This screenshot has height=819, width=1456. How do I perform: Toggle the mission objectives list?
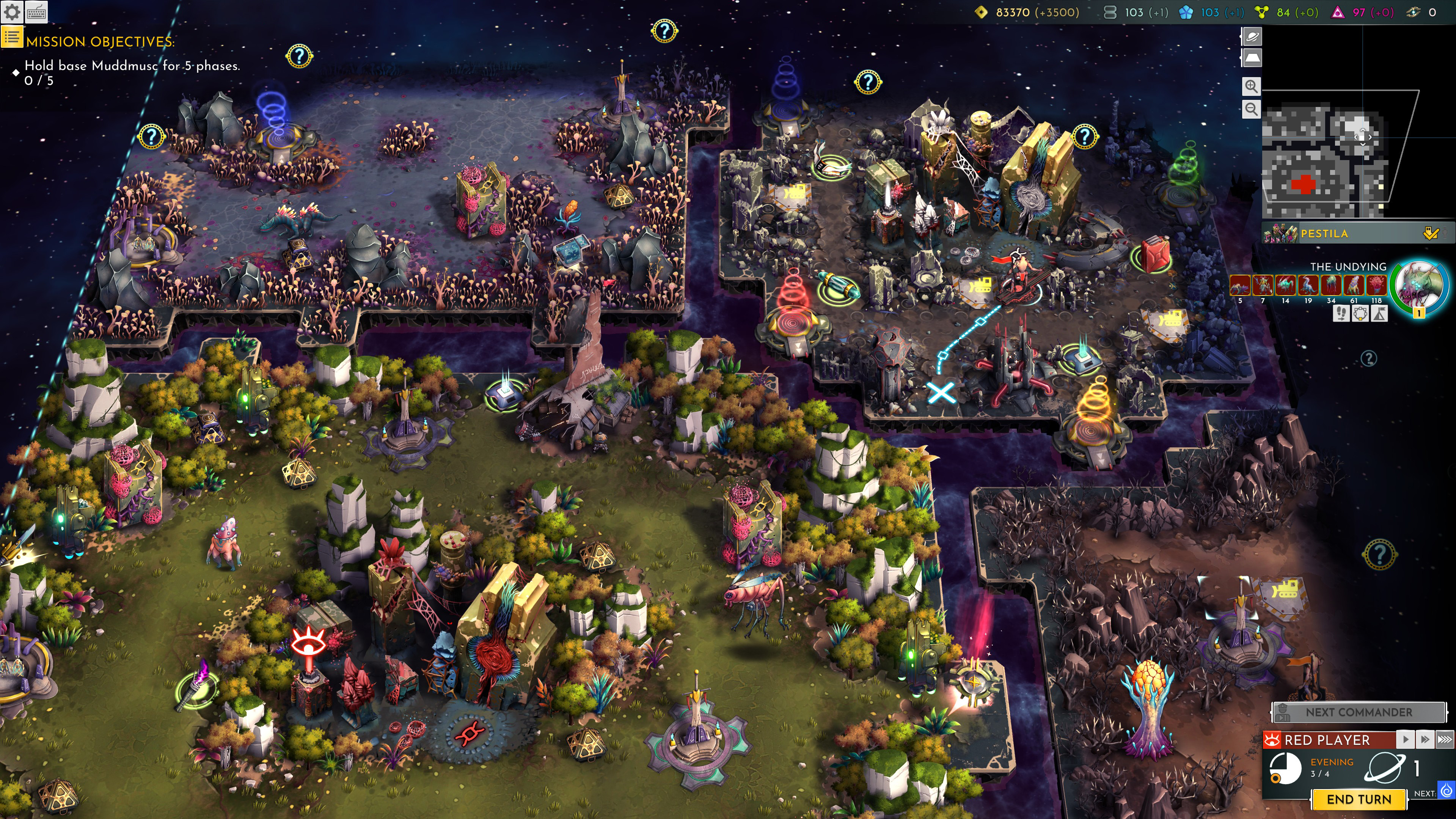point(11,38)
